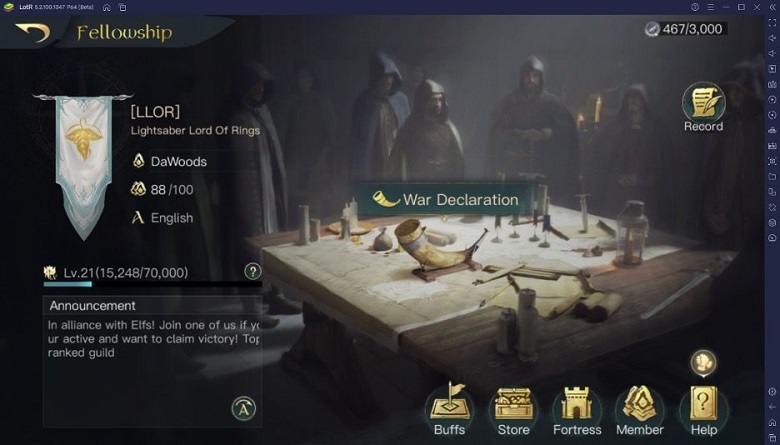Viewport: 780px width, 445px height.
Task: Open the Record log
Action: click(702, 106)
